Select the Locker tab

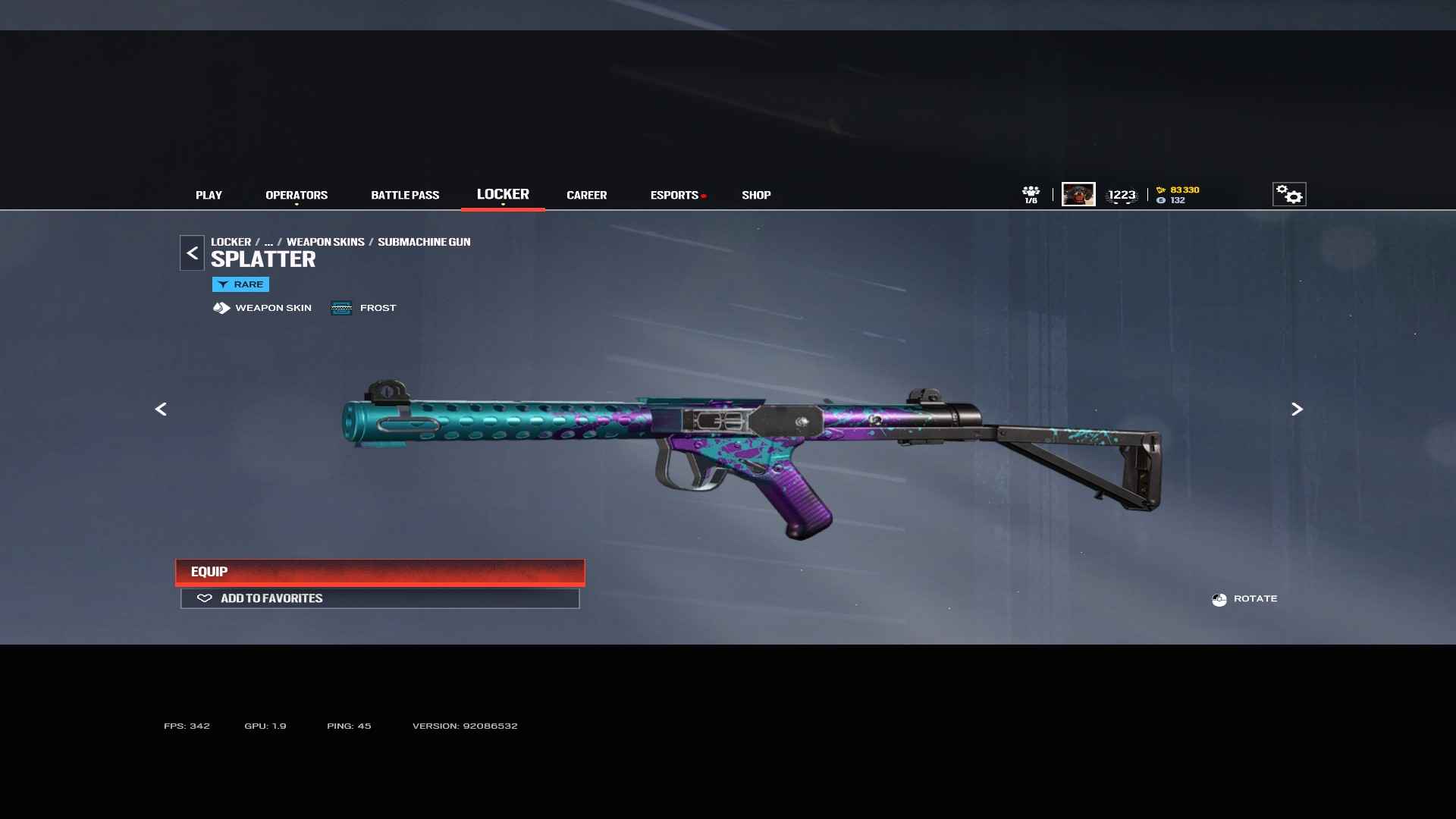pyautogui.click(x=503, y=194)
